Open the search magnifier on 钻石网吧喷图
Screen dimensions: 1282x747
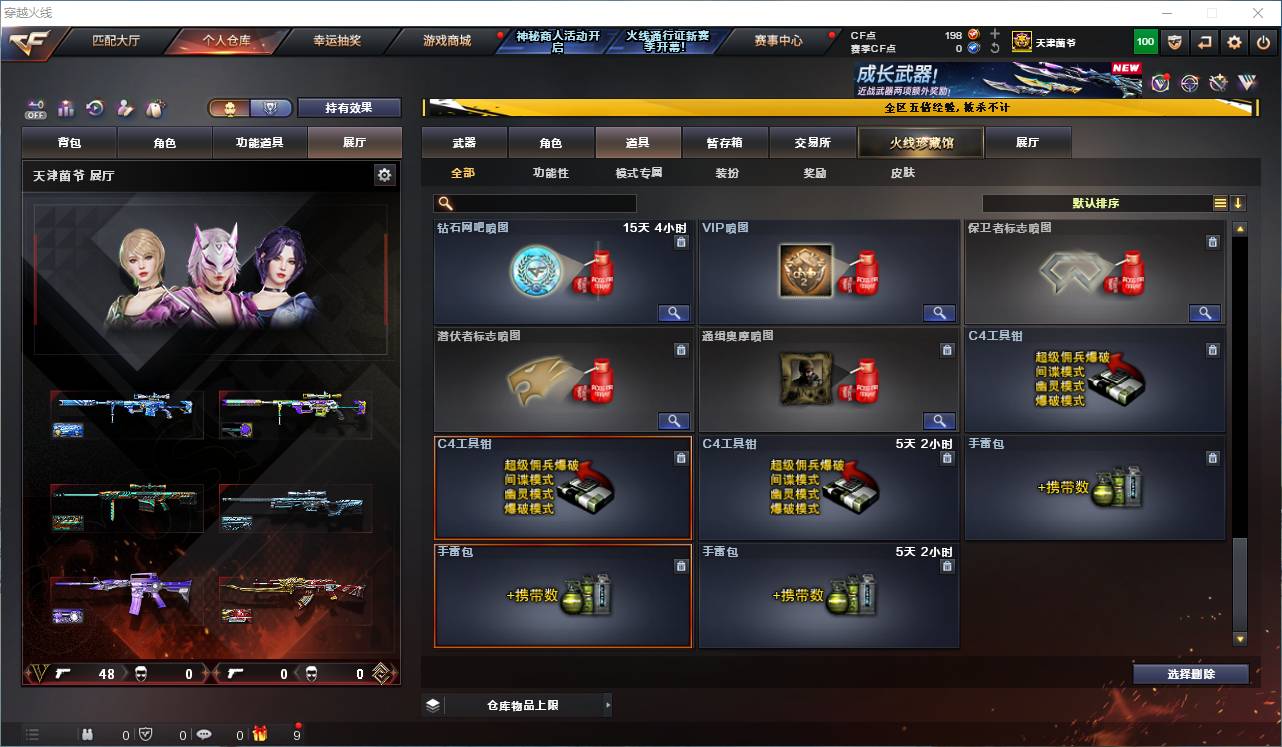pyautogui.click(x=673, y=313)
